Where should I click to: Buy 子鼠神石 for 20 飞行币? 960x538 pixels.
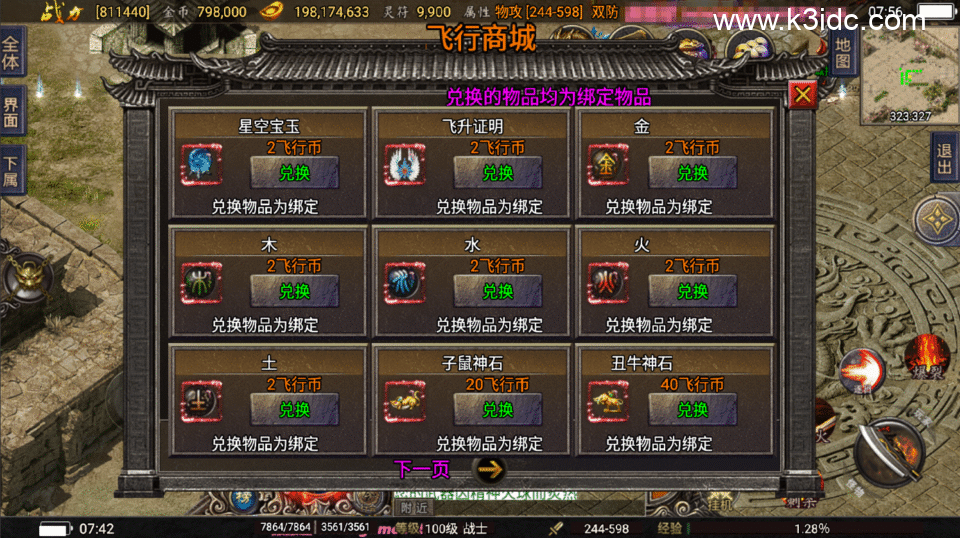point(498,409)
